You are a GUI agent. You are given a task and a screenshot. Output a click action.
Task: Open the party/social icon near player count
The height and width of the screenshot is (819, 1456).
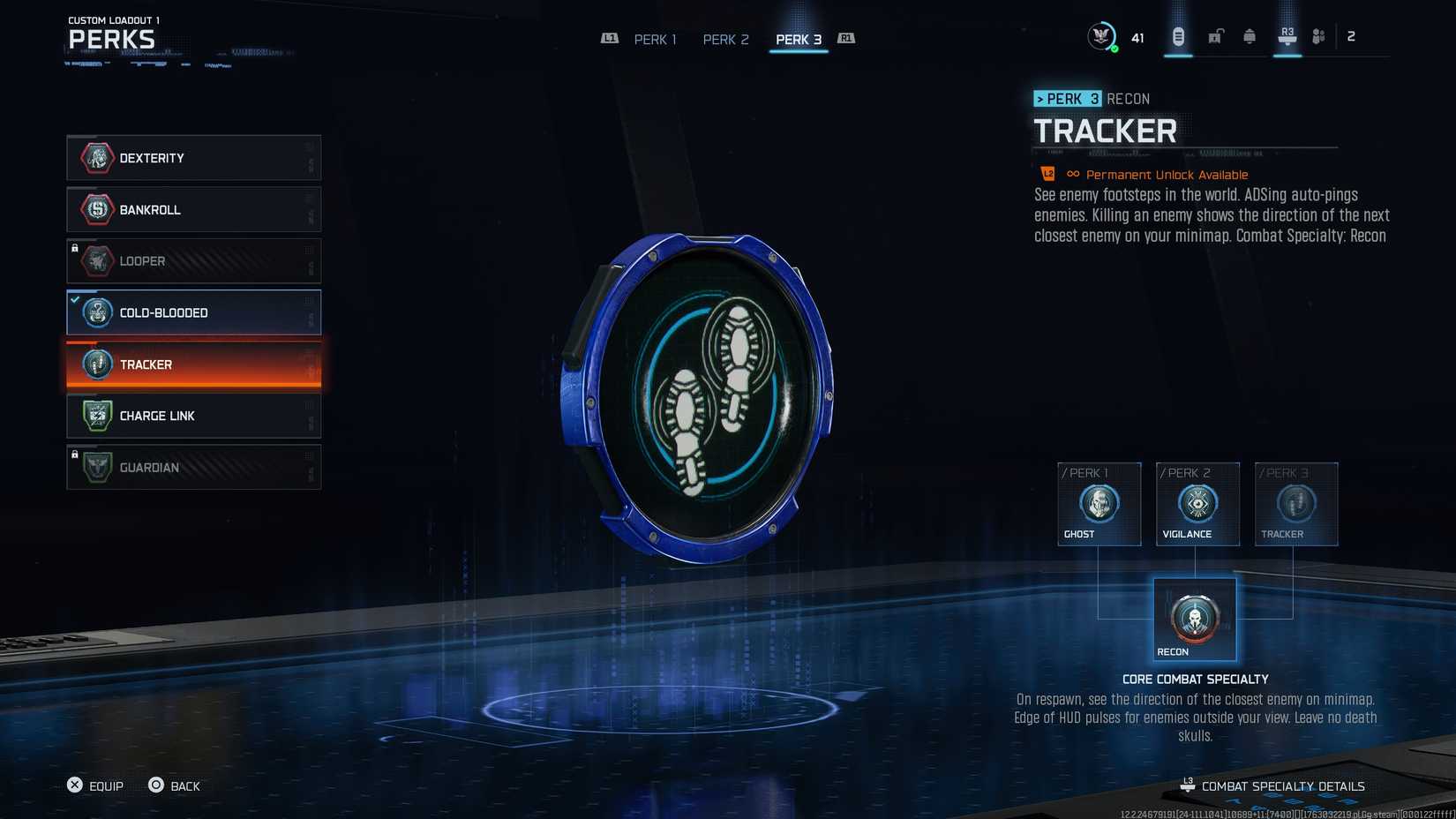[x=1318, y=35]
